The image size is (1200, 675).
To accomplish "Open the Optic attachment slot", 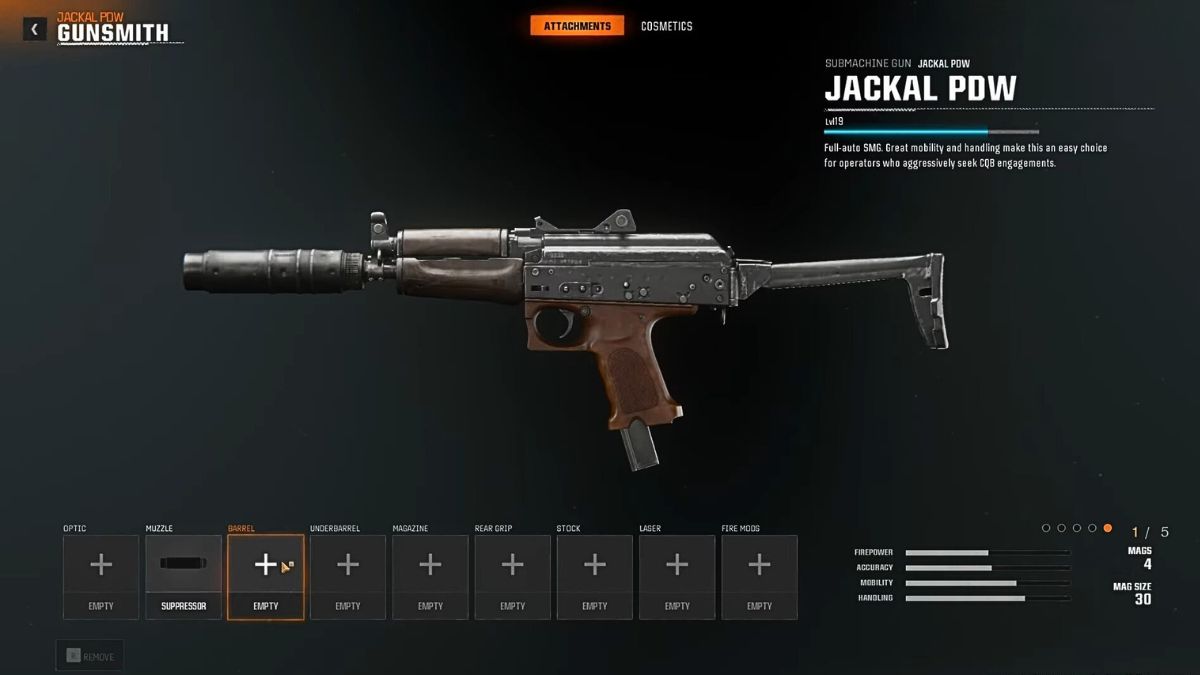I will tap(101, 576).
